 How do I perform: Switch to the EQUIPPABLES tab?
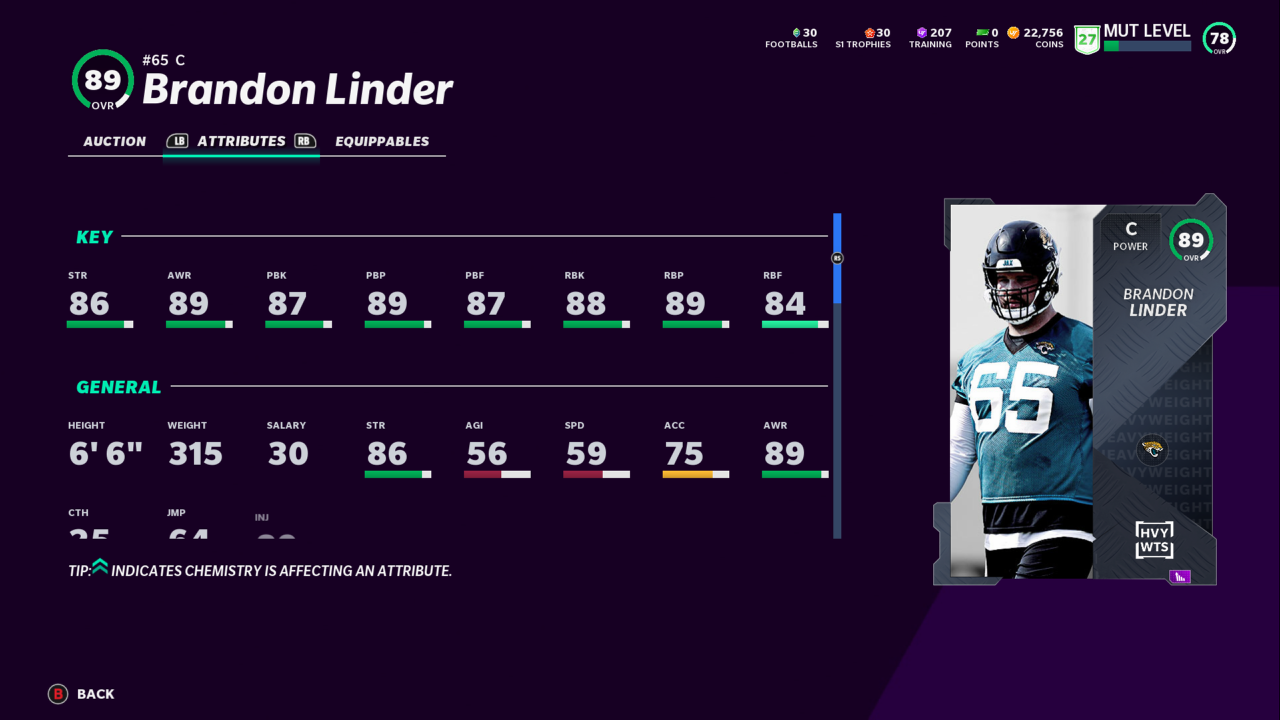tap(383, 141)
